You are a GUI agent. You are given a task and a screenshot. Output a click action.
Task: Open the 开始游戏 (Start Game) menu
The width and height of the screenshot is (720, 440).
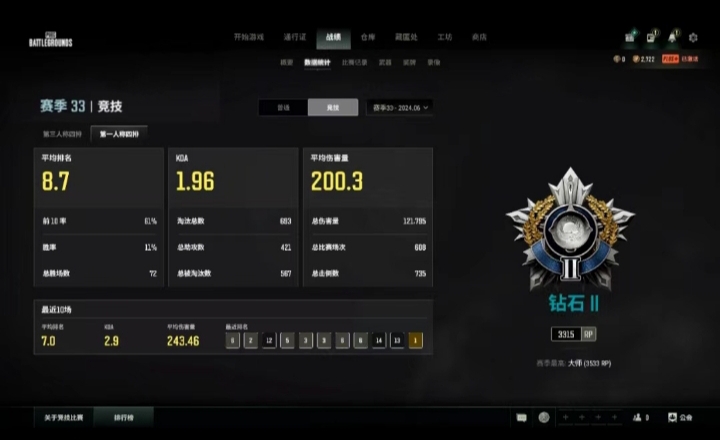pyautogui.click(x=249, y=37)
